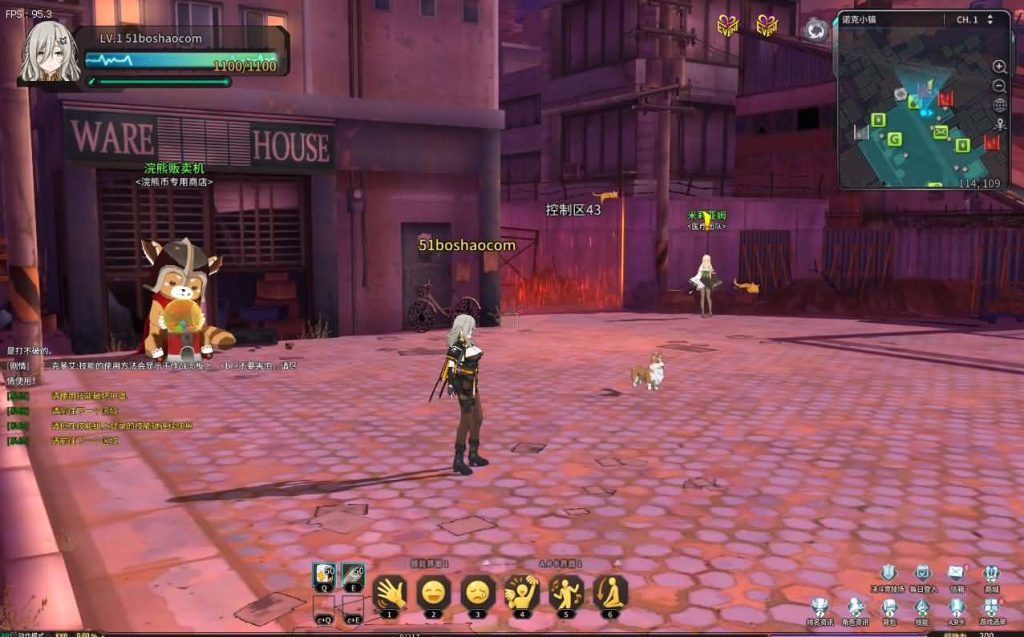This screenshot has height=637, width=1024.
Task: Use the crying face emote
Action: [477, 593]
